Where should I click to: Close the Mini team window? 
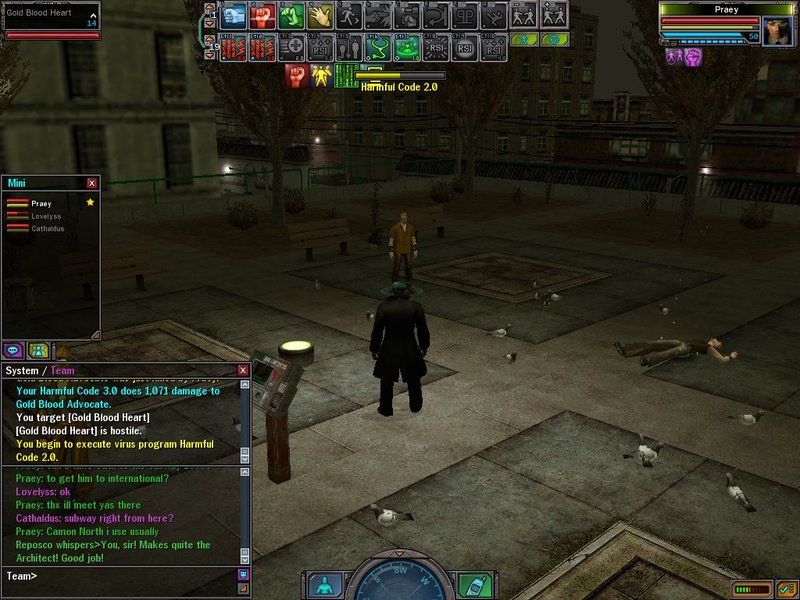pos(92,183)
